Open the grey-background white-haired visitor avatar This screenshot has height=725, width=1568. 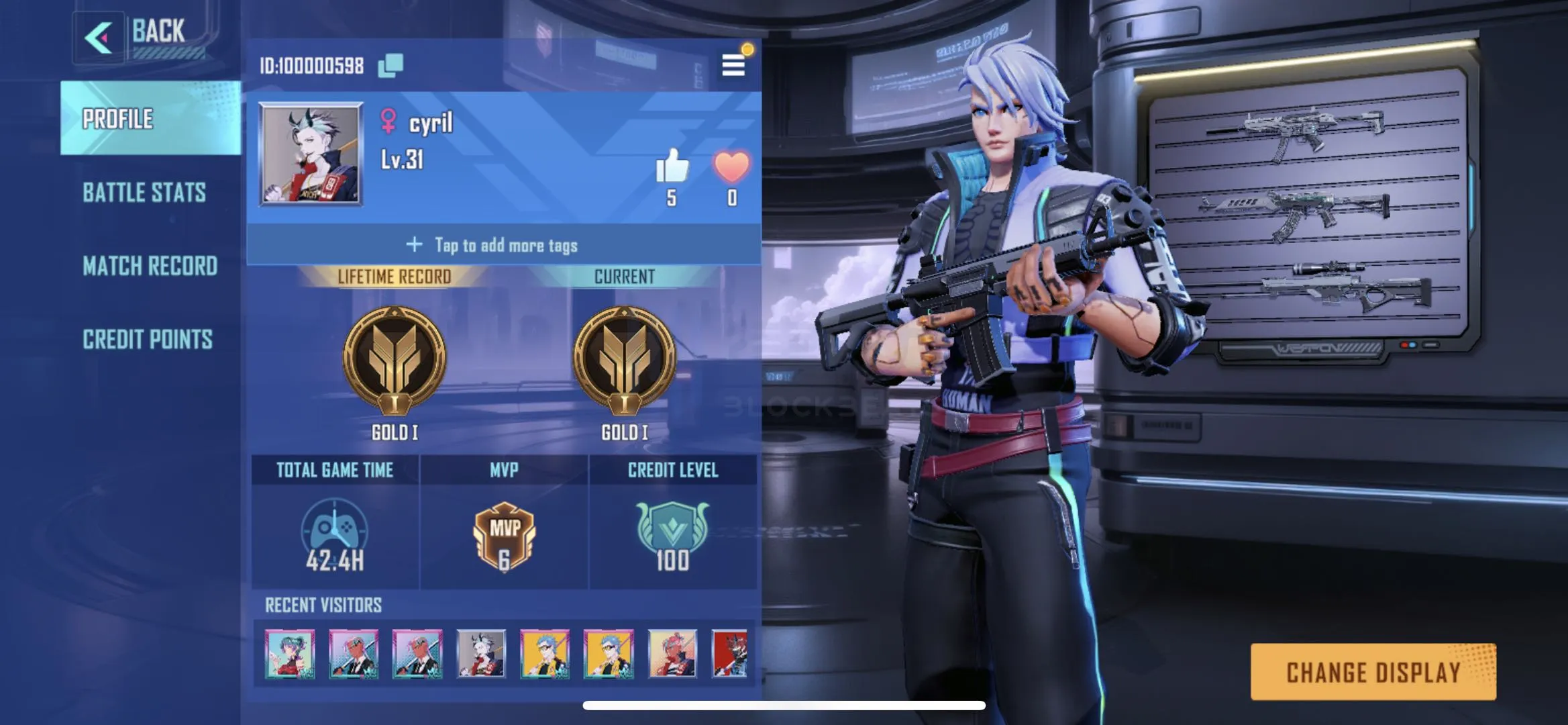[x=481, y=654]
